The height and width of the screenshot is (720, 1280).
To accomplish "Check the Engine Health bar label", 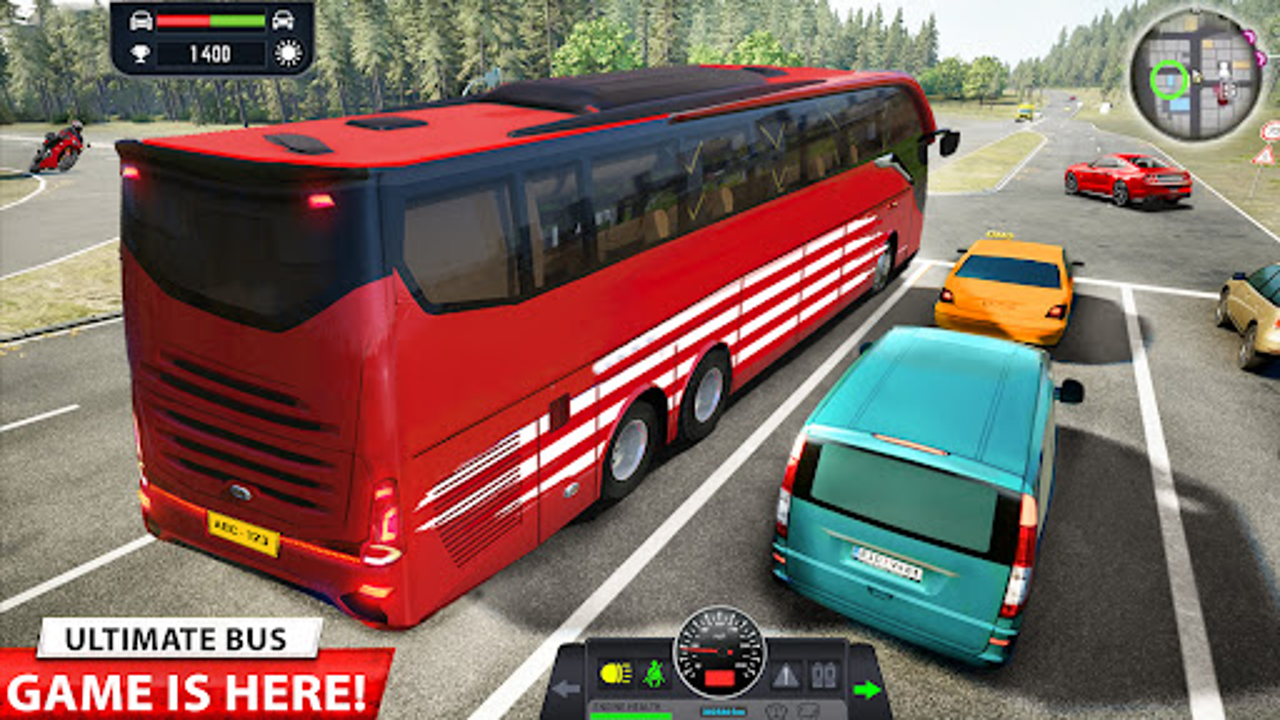I will 627,706.
